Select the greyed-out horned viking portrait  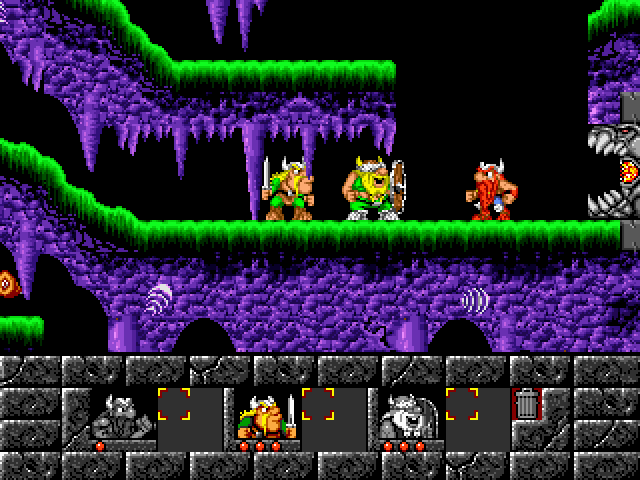(x=122, y=412)
